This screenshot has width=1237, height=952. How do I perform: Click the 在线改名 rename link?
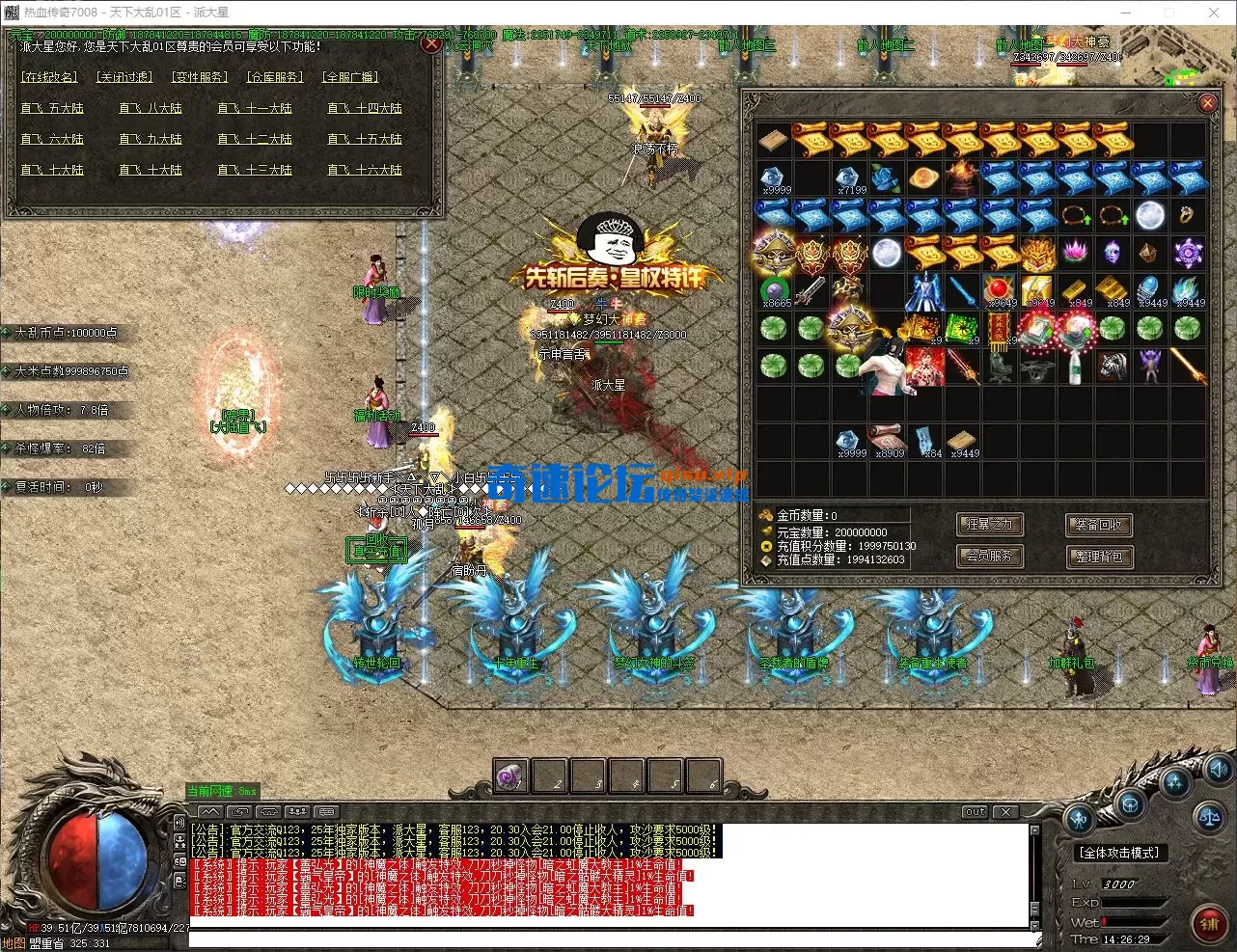click(x=49, y=77)
